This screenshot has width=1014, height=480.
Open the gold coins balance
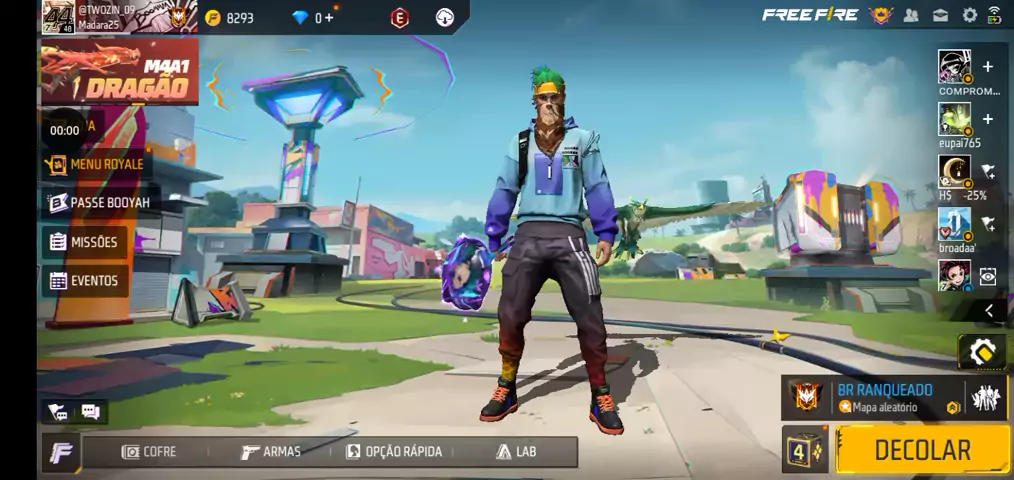230,18
